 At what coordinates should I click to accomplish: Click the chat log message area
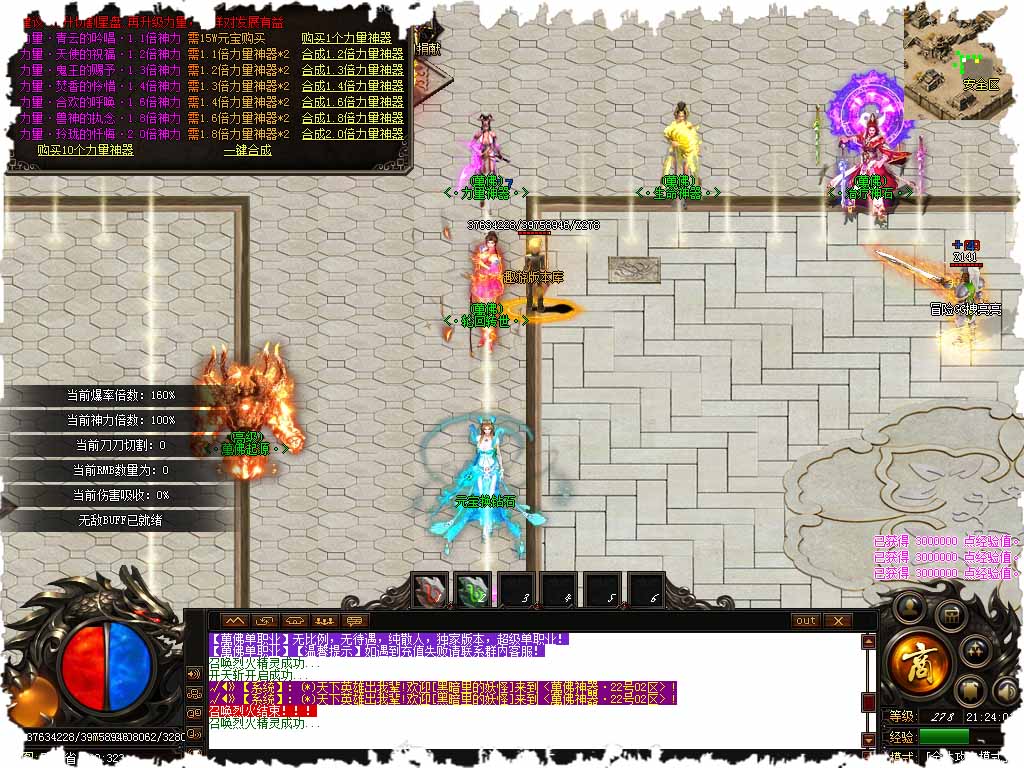click(x=530, y=690)
